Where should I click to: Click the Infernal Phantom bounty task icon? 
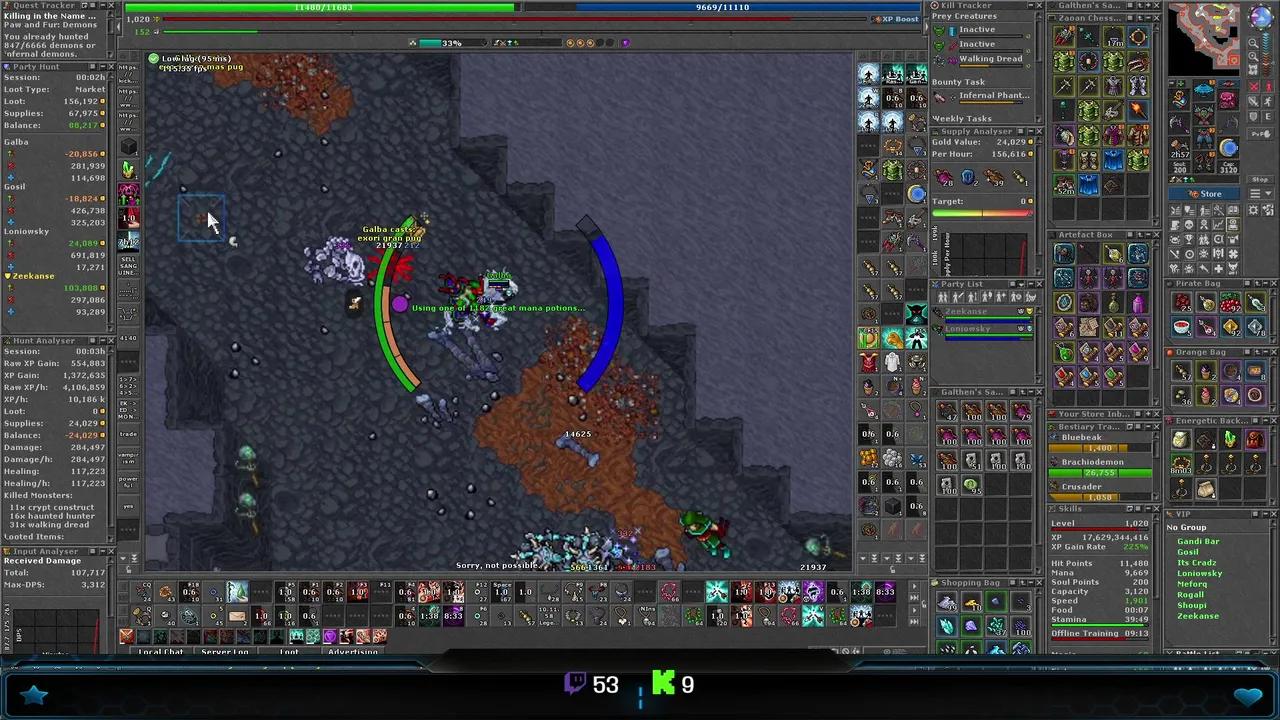click(x=939, y=95)
